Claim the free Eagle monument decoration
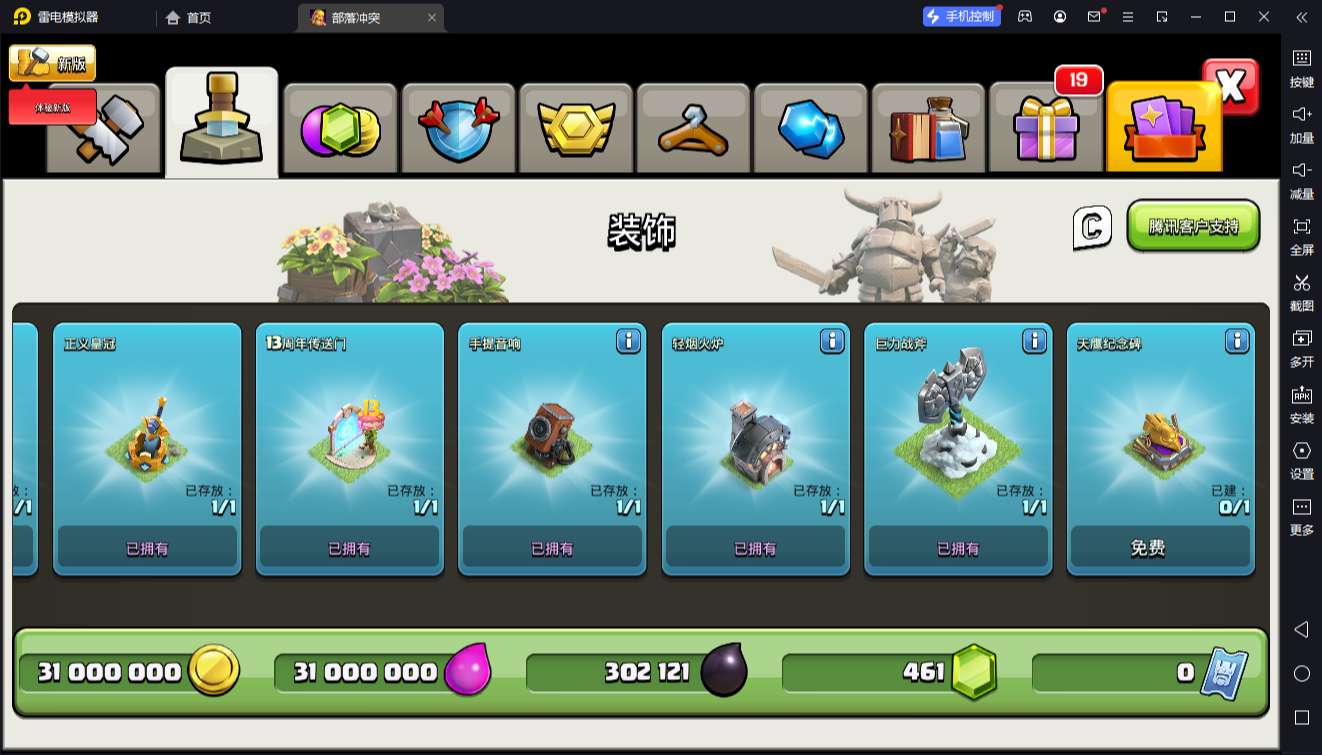 click(1160, 548)
